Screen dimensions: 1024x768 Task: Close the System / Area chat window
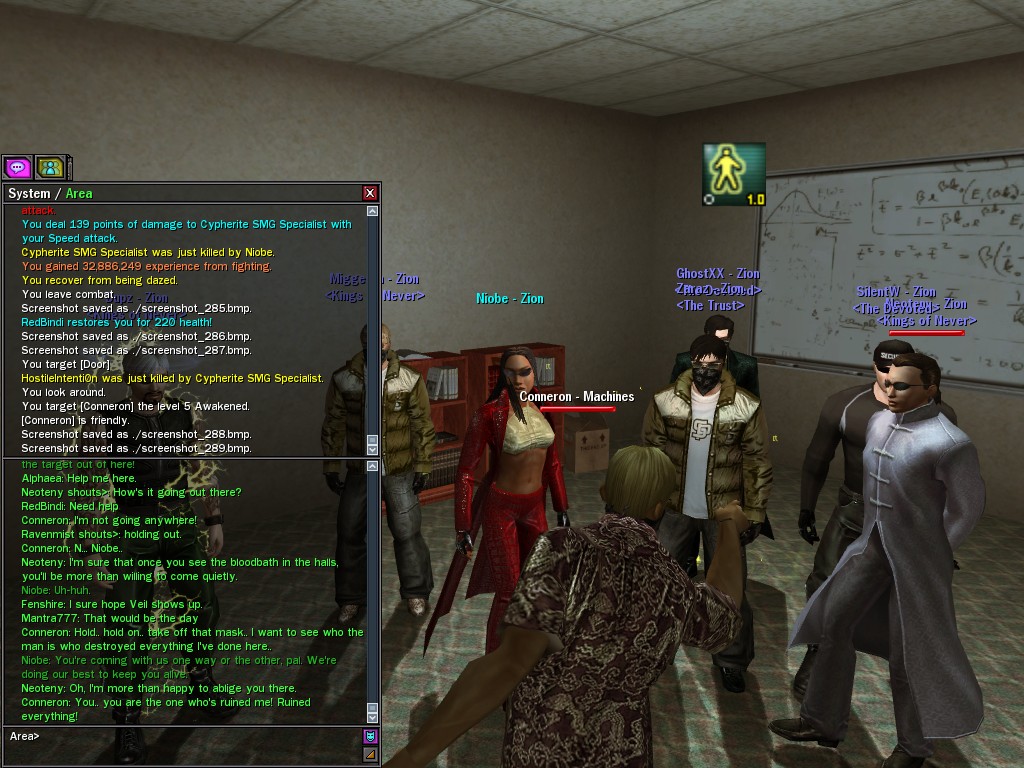coord(370,193)
